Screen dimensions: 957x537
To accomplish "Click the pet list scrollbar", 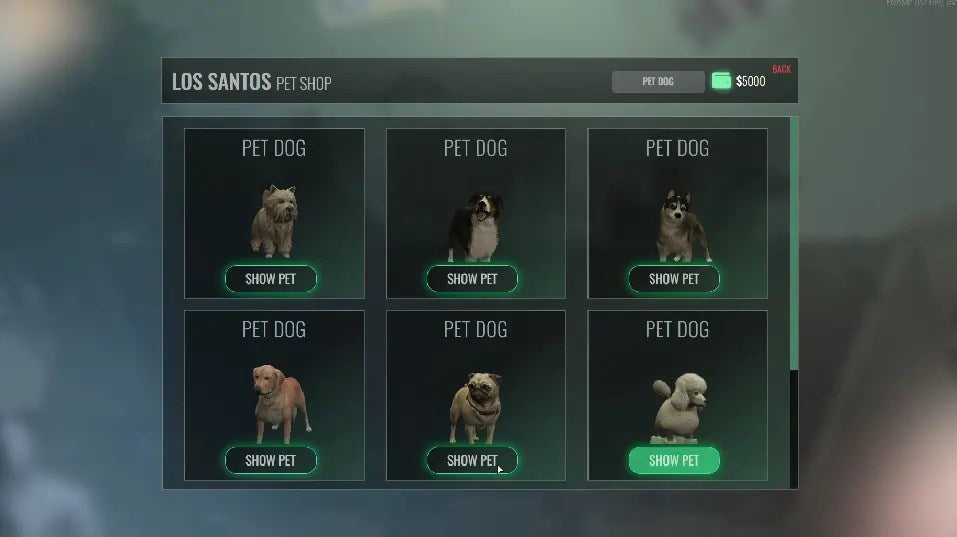I will [x=794, y=245].
